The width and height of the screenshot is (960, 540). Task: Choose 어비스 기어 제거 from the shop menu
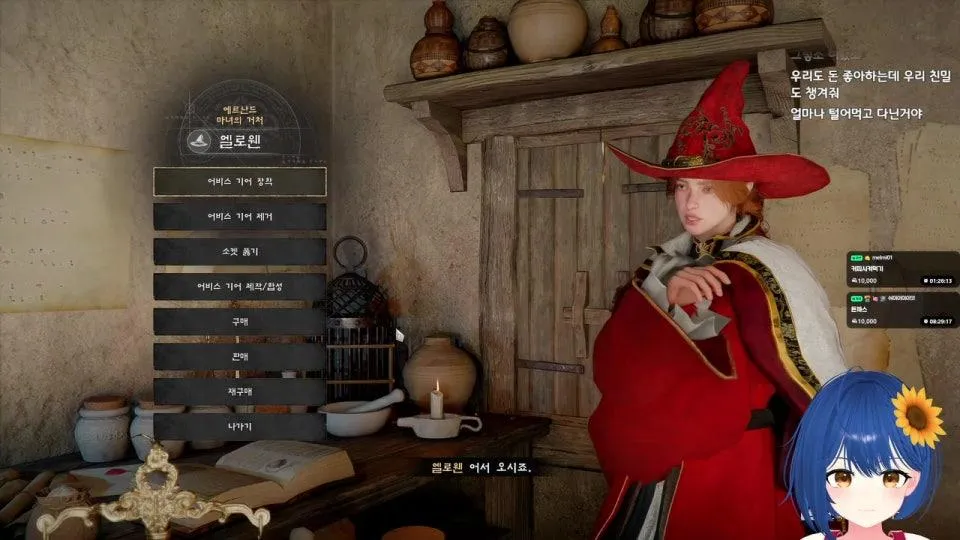point(240,216)
